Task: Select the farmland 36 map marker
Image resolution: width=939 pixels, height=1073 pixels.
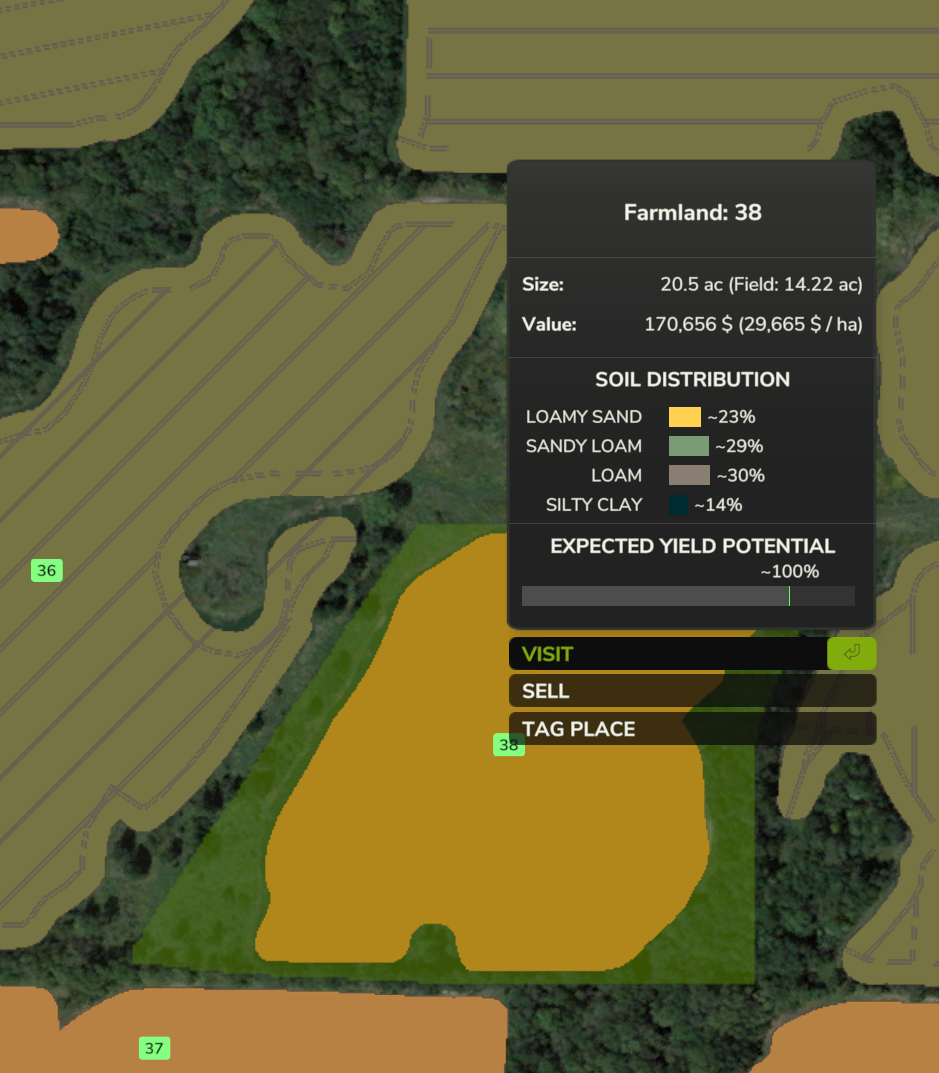Action: tap(47, 571)
